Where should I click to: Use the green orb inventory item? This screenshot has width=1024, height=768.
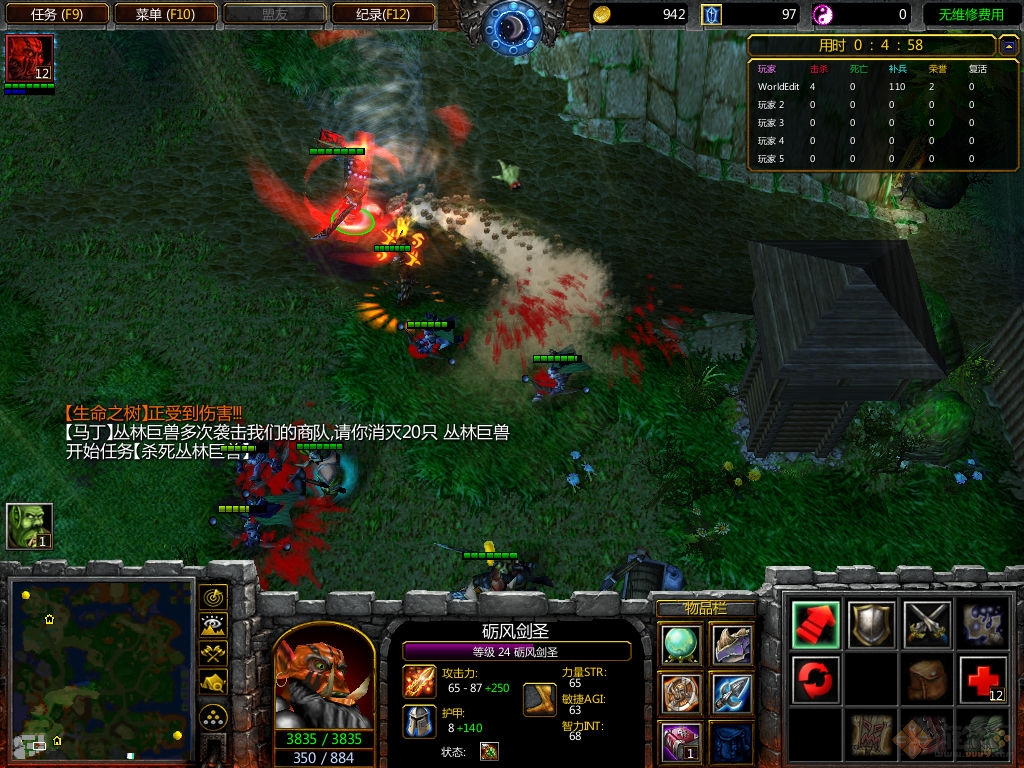pos(680,644)
